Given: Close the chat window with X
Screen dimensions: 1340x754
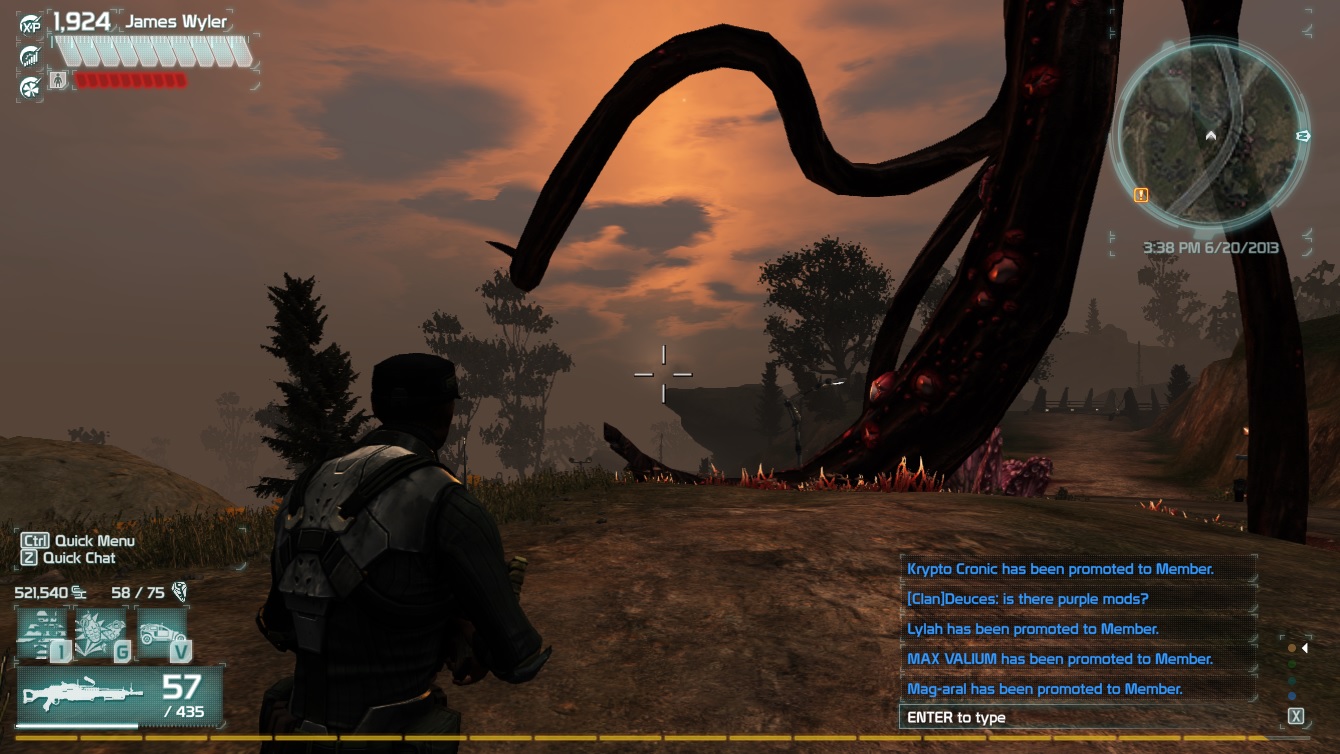Looking at the screenshot, I should pos(1296,716).
